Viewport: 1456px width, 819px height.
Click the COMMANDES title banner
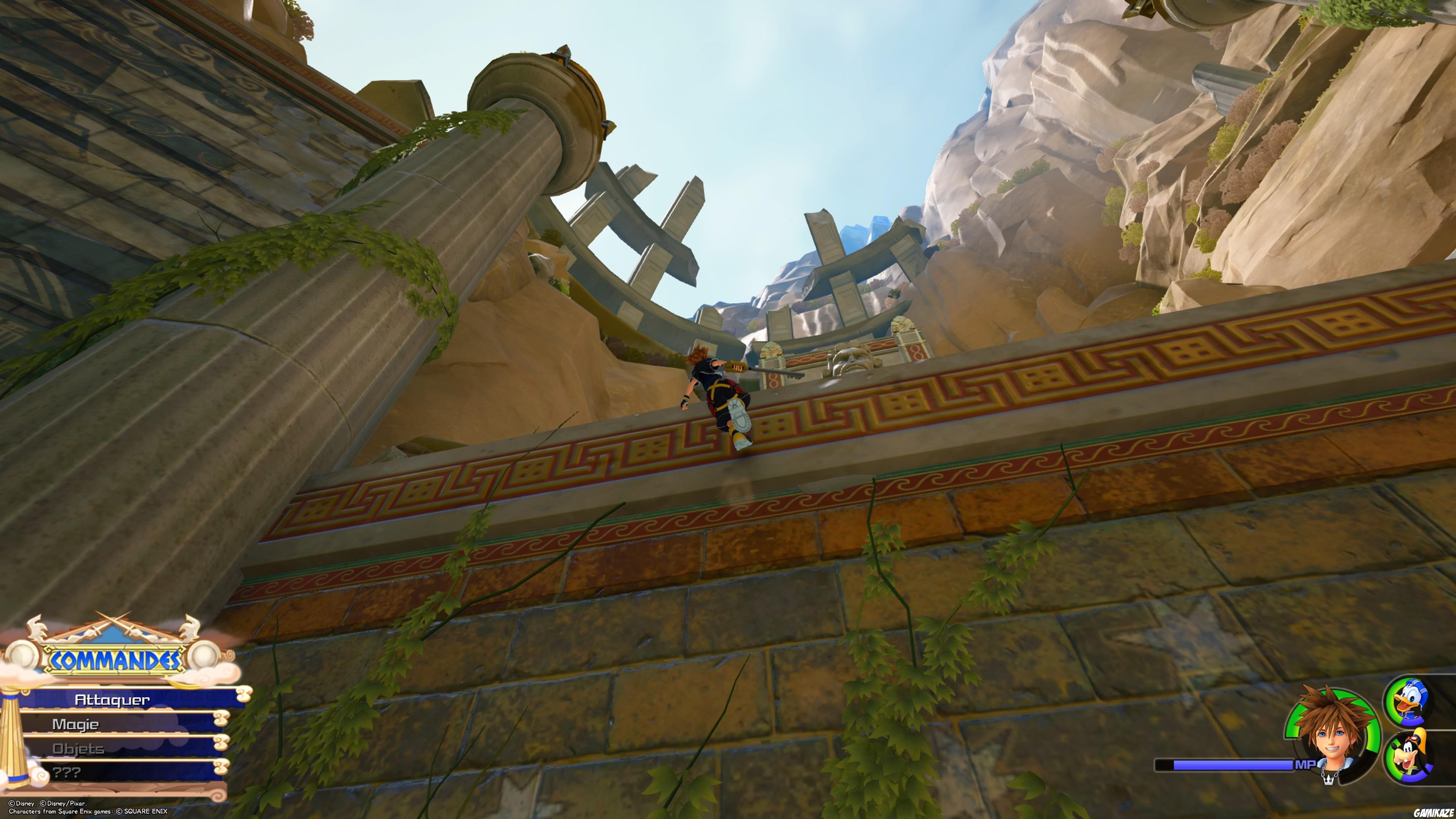coord(115,659)
